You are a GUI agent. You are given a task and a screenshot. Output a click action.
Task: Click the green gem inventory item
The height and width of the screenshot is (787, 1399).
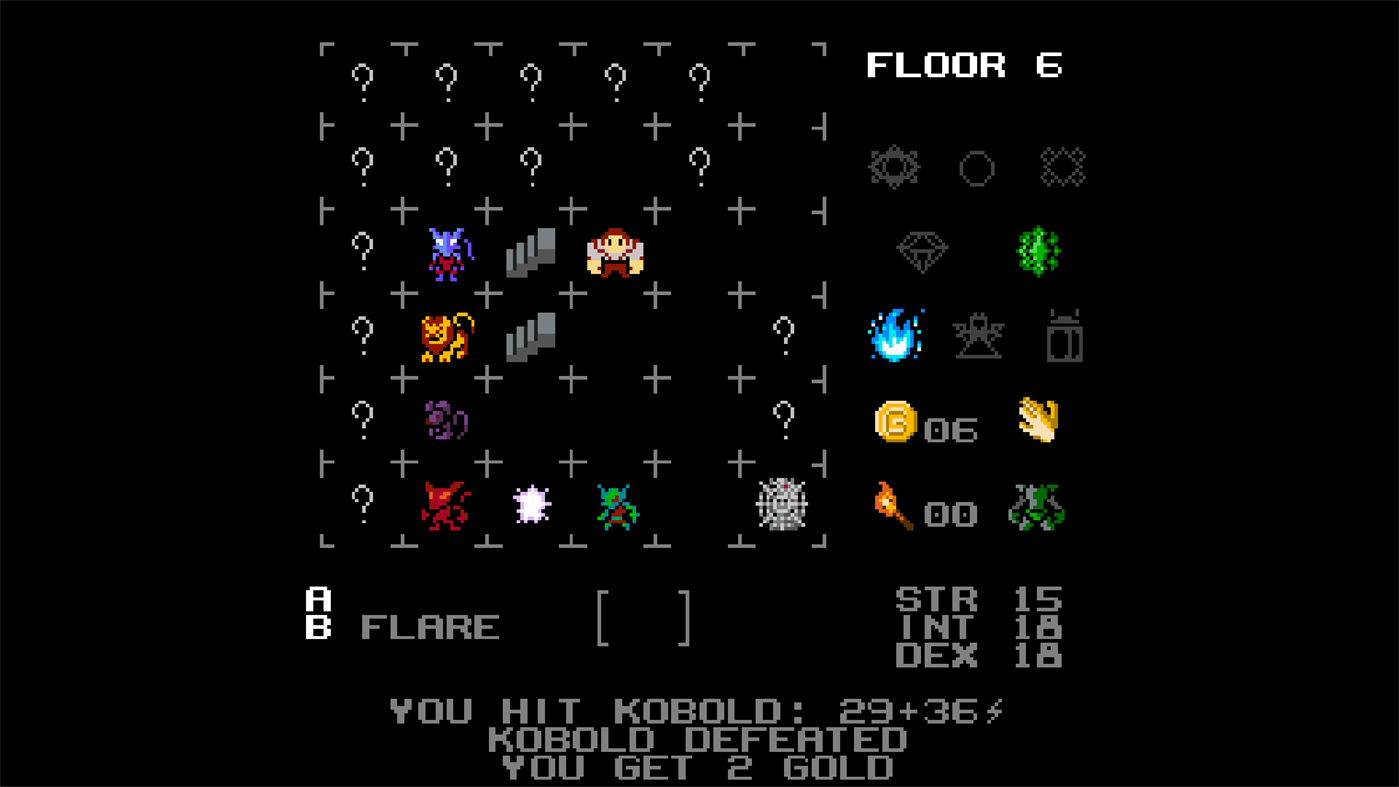[1038, 250]
